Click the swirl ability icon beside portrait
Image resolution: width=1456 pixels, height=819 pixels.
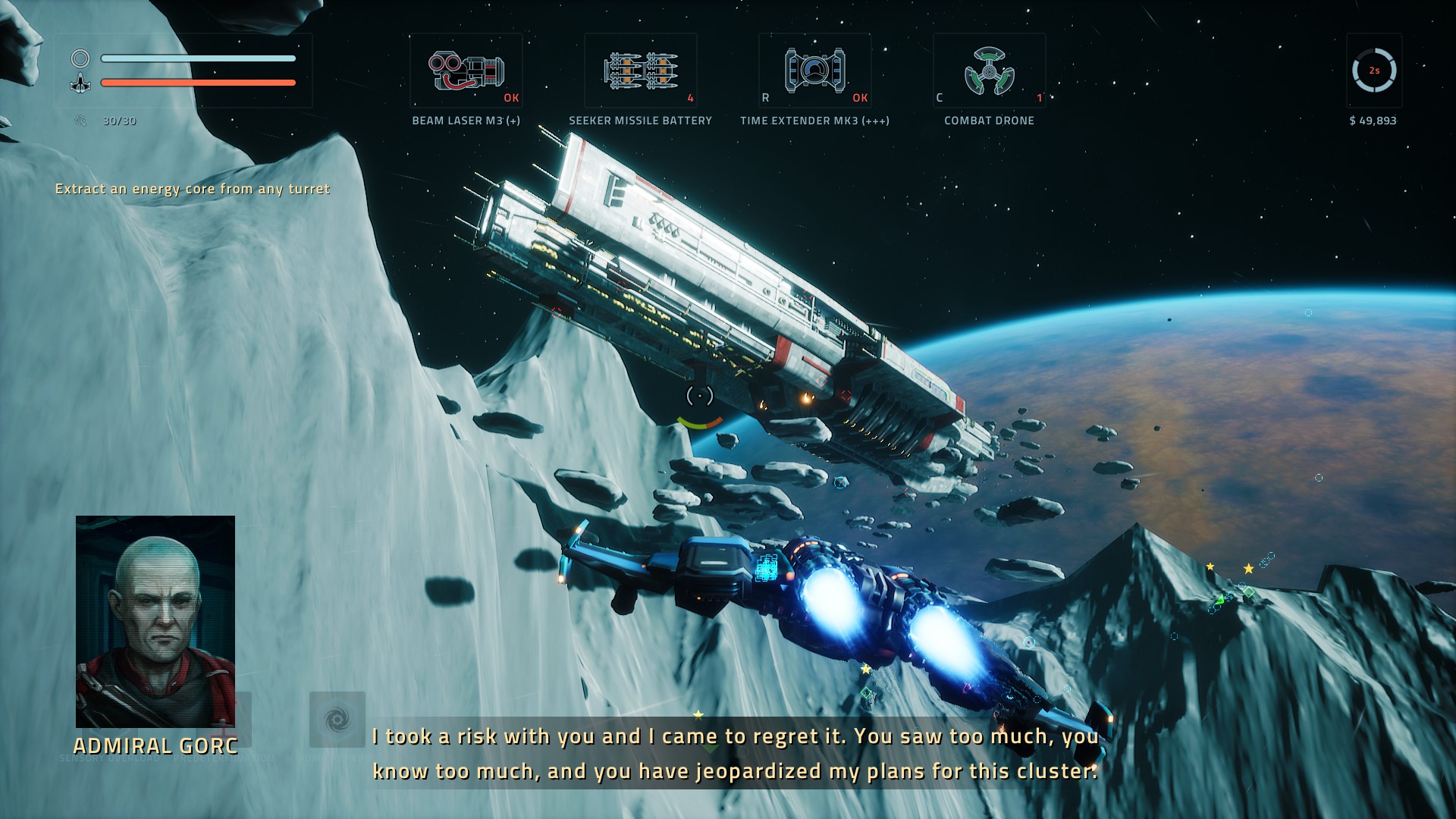(337, 719)
